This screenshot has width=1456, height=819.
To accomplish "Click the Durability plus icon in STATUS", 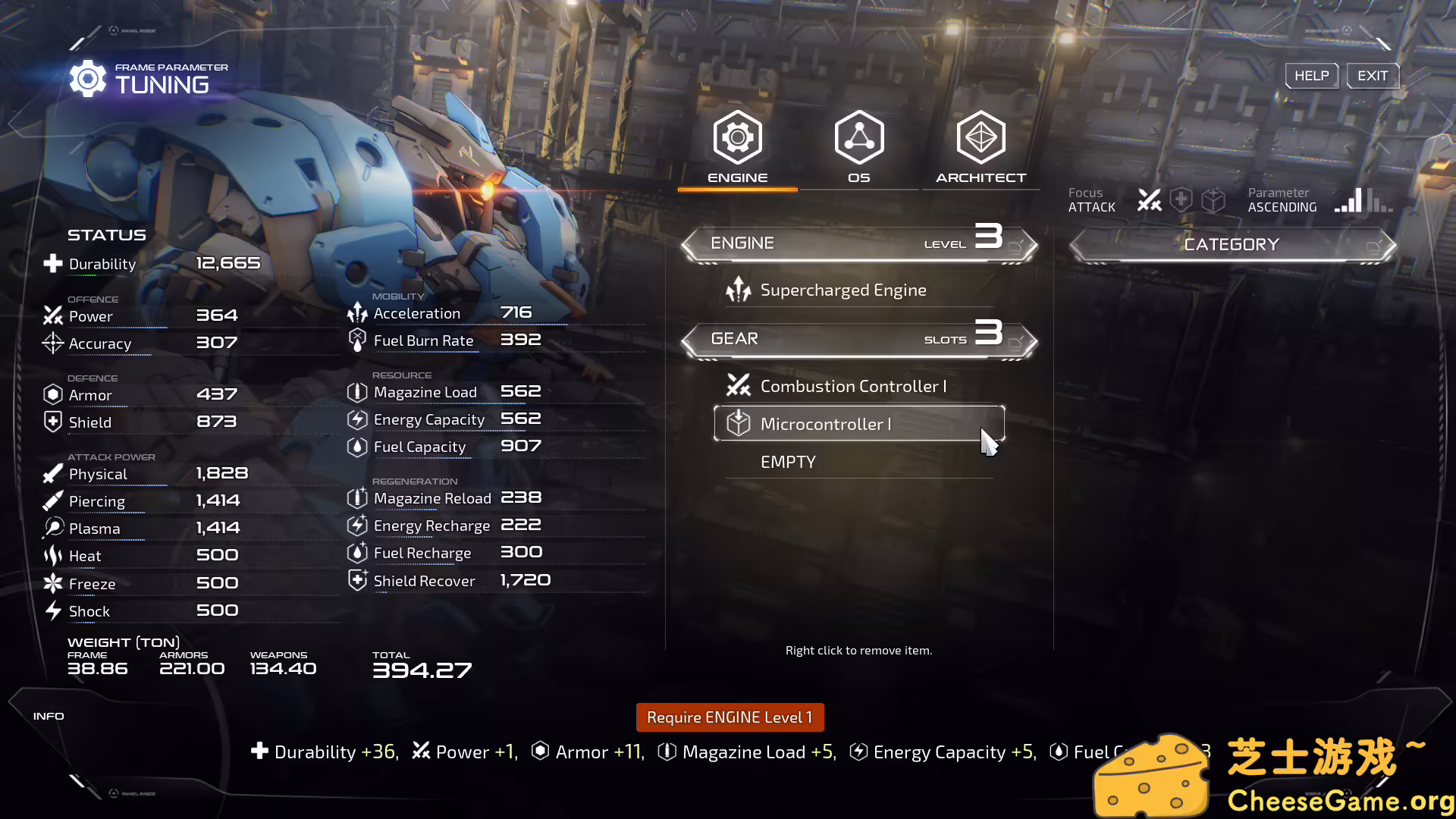I will (x=52, y=262).
